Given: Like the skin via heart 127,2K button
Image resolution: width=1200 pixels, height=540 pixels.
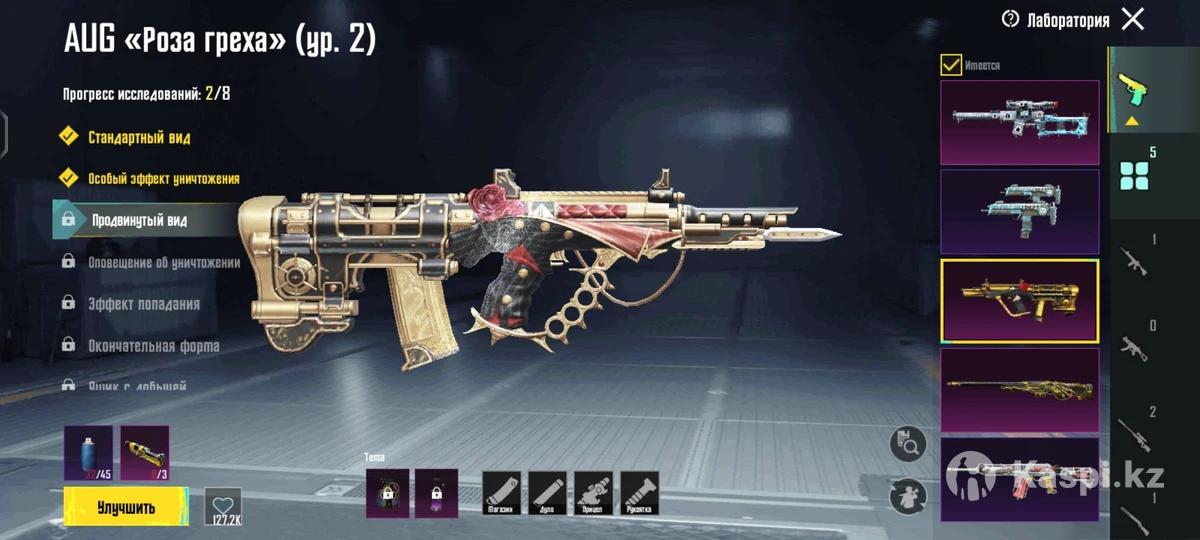Looking at the screenshot, I should pos(223,506).
